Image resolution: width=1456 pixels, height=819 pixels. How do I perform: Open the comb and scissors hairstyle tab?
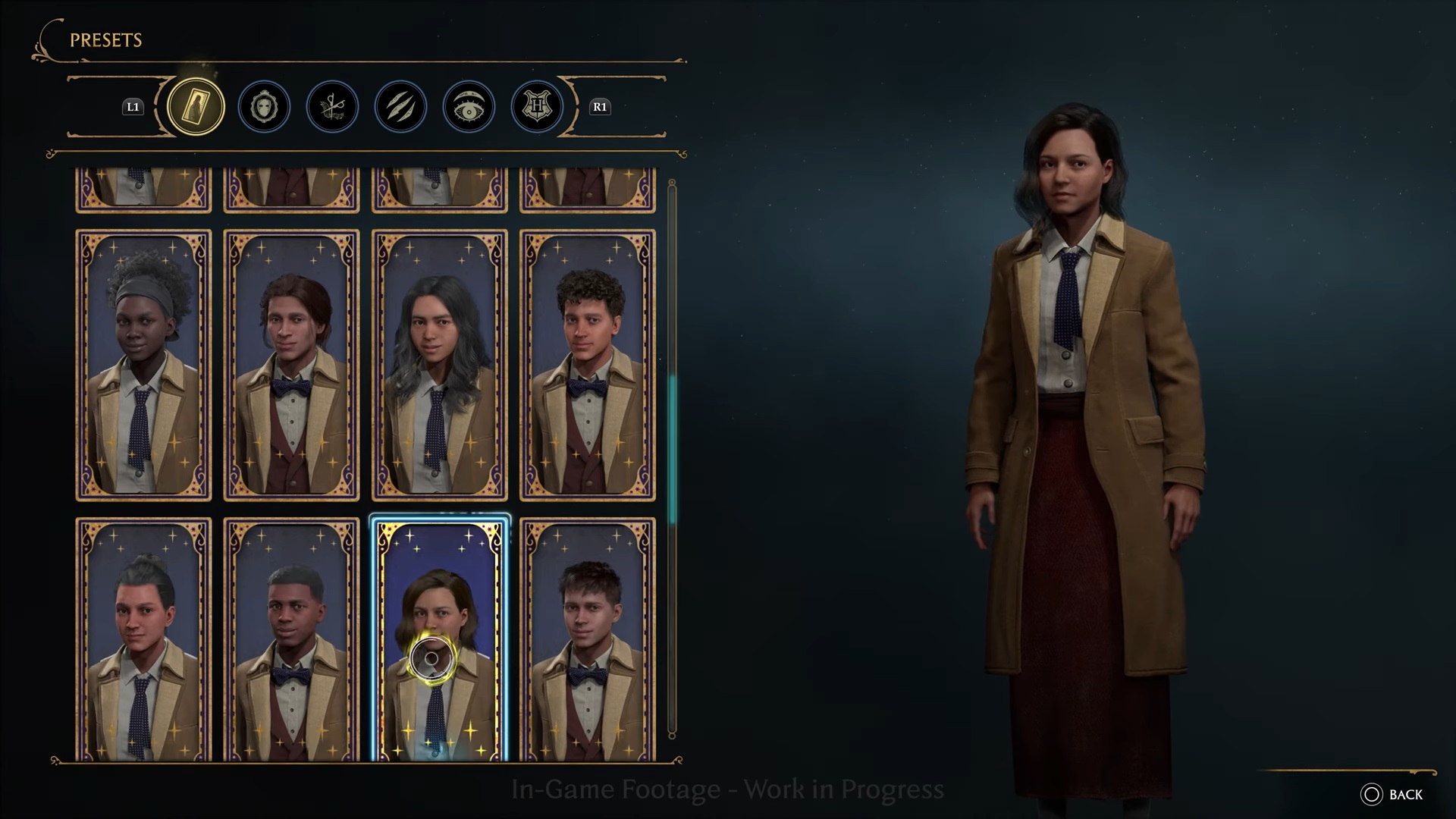coord(332,107)
